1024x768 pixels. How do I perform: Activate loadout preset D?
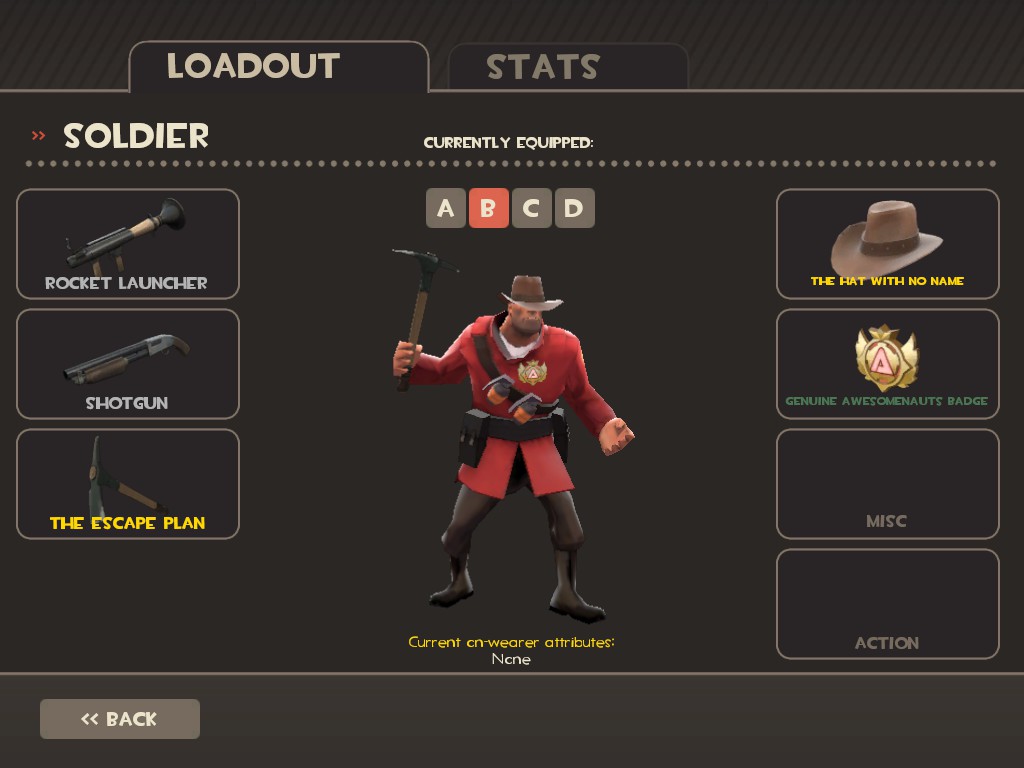point(574,208)
